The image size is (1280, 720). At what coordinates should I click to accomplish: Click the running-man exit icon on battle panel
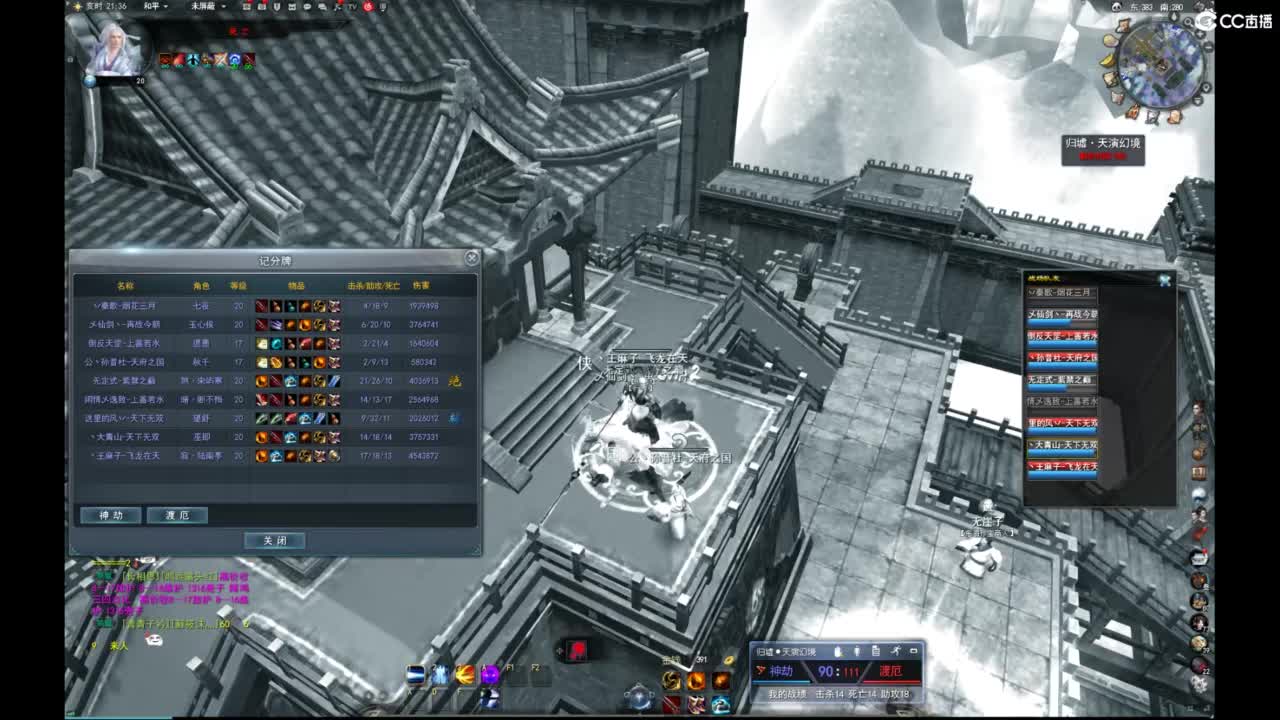[x=896, y=652]
